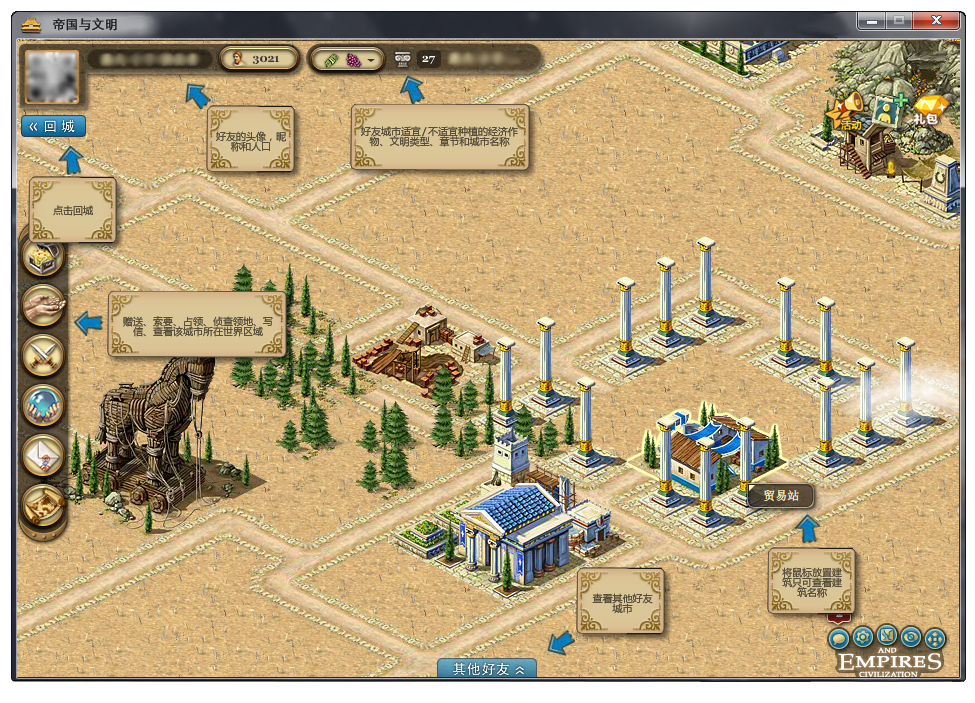Click the 回城 return-to-city button
The height and width of the screenshot is (703, 975).
pos(53,127)
